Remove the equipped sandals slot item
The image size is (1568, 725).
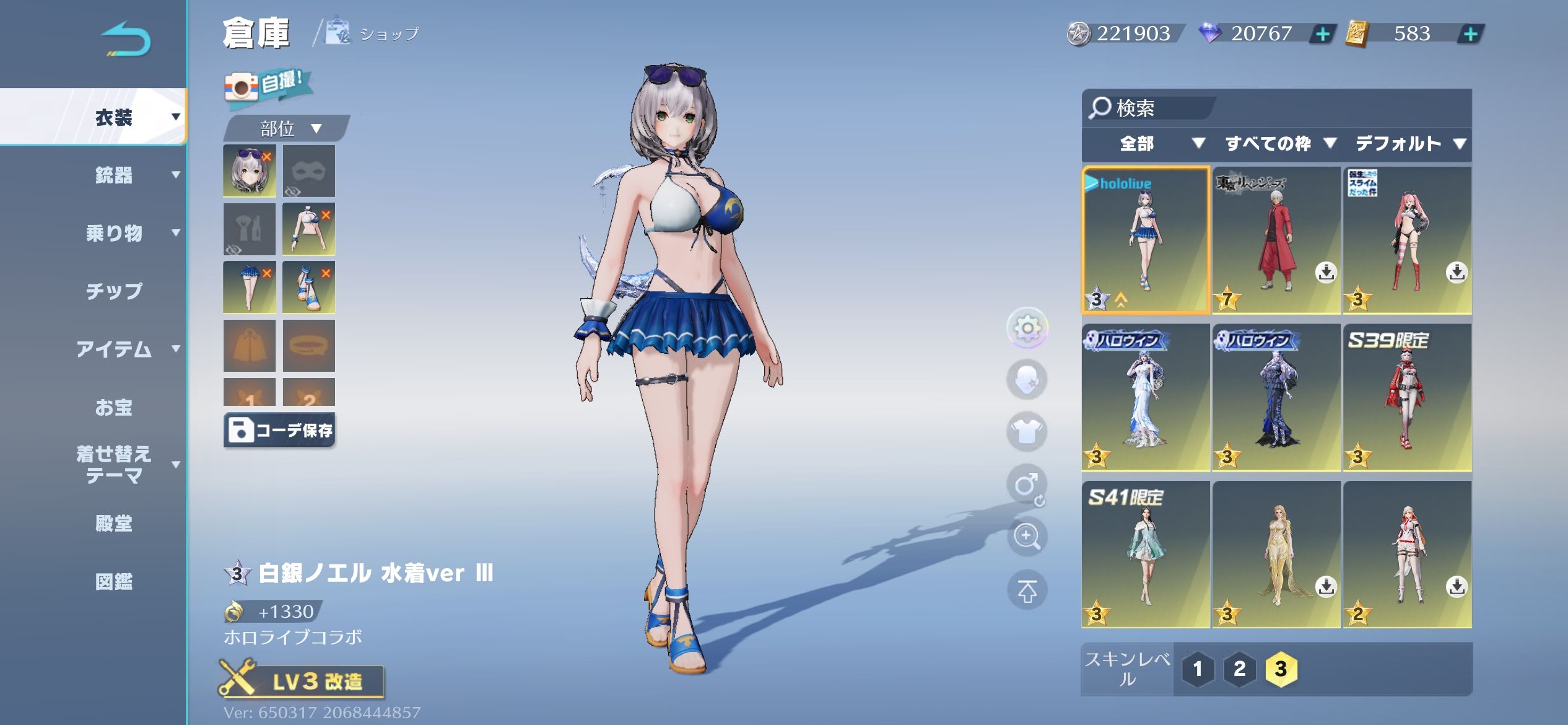[326, 273]
